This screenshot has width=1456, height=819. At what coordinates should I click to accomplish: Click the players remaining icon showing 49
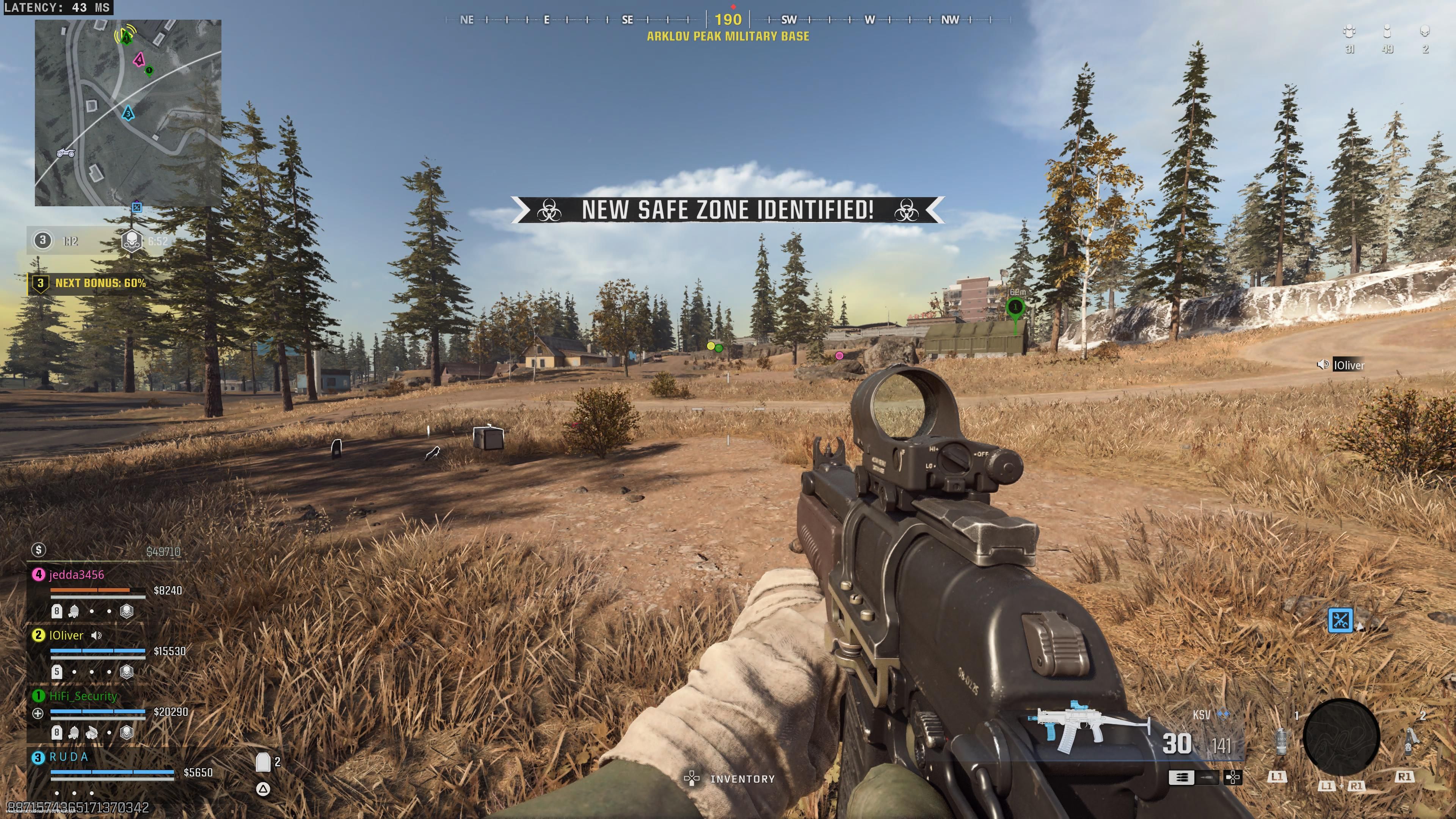1387,31
